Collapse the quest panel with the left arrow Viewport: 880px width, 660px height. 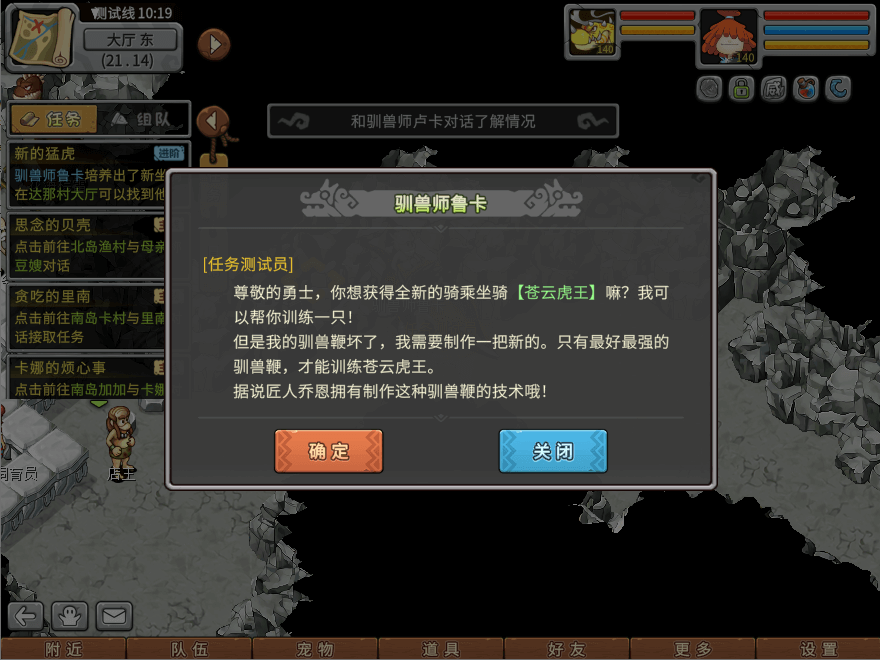(x=212, y=121)
